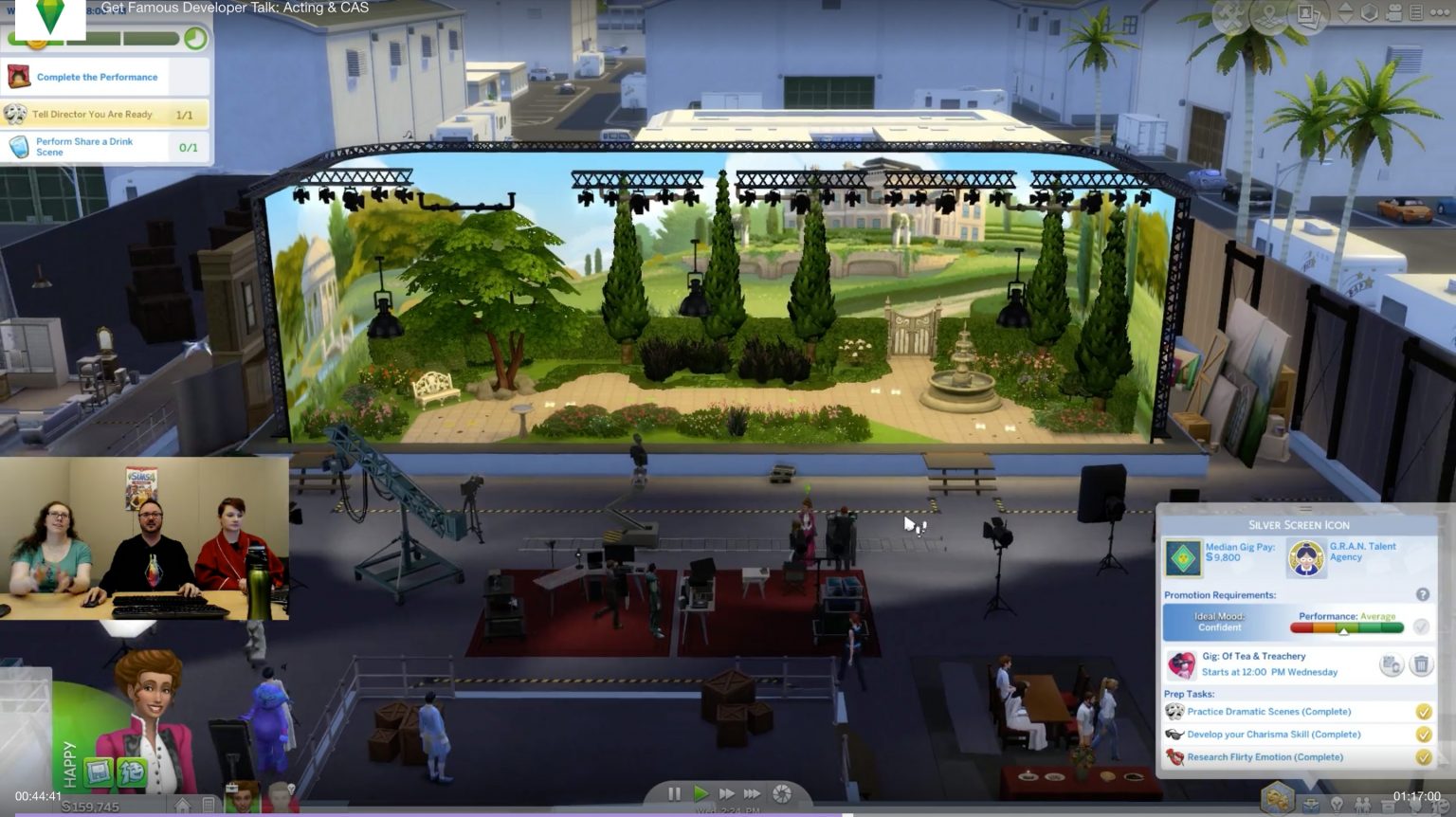Image resolution: width=1456 pixels, height=817 pixels.
Task: Click the reschedule gig icon
Action: point(1391,664)
